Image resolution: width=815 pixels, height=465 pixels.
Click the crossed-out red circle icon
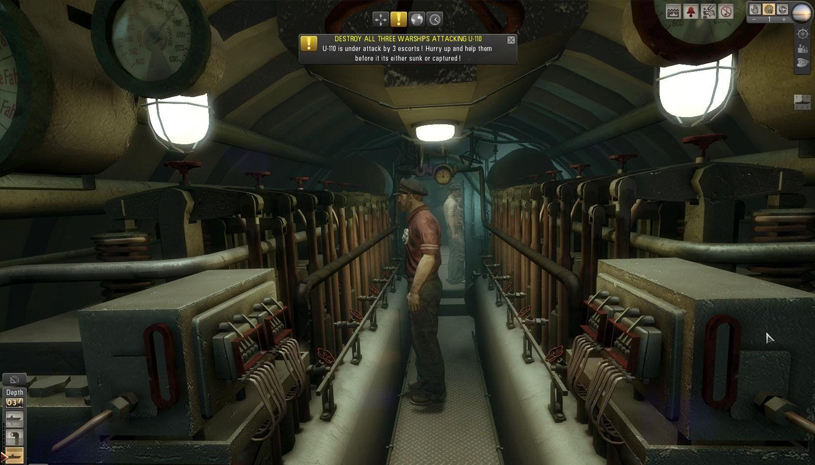click(x=726, y=12)
